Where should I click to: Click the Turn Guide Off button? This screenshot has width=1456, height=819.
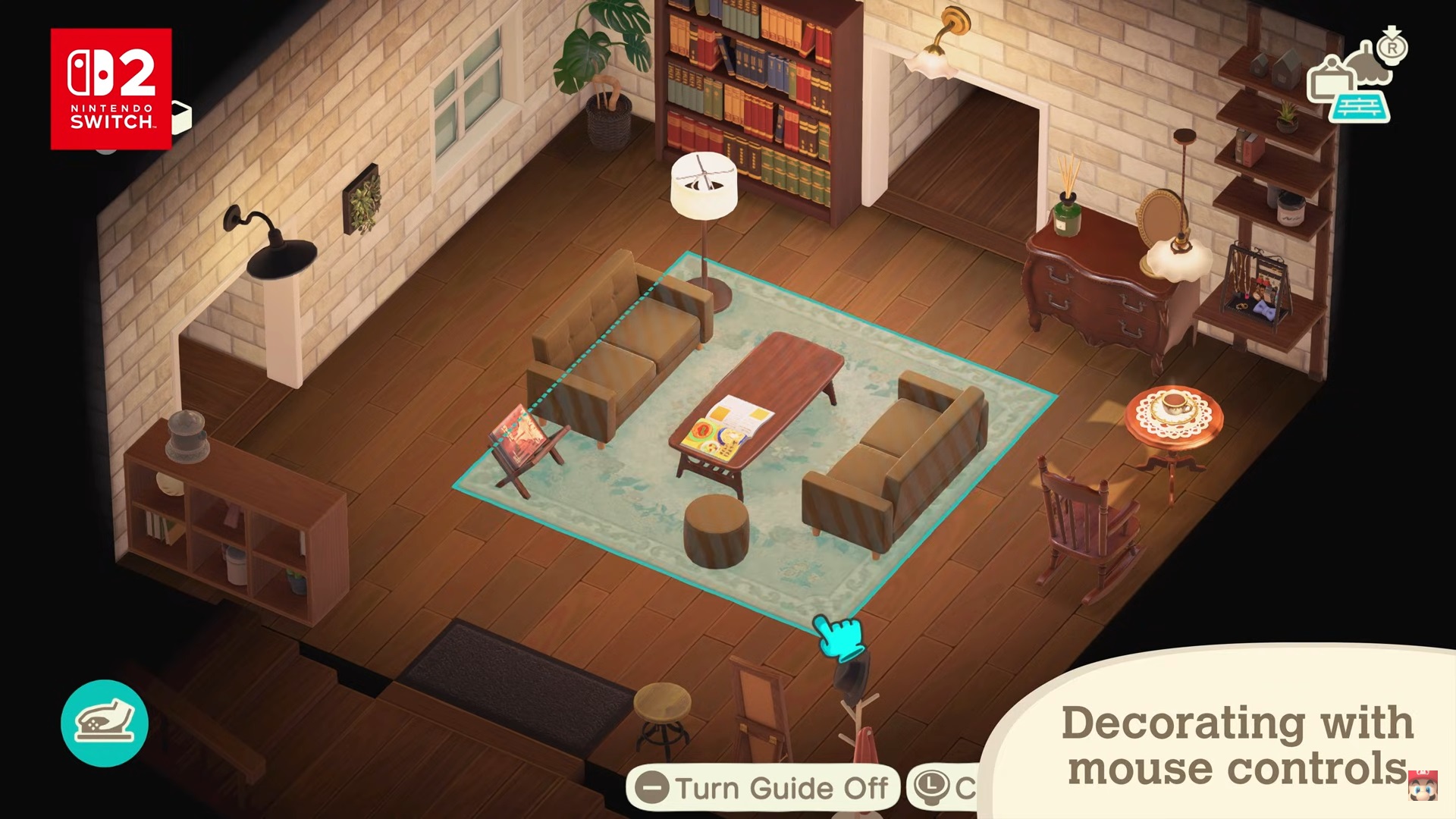(x=763, y=789)
